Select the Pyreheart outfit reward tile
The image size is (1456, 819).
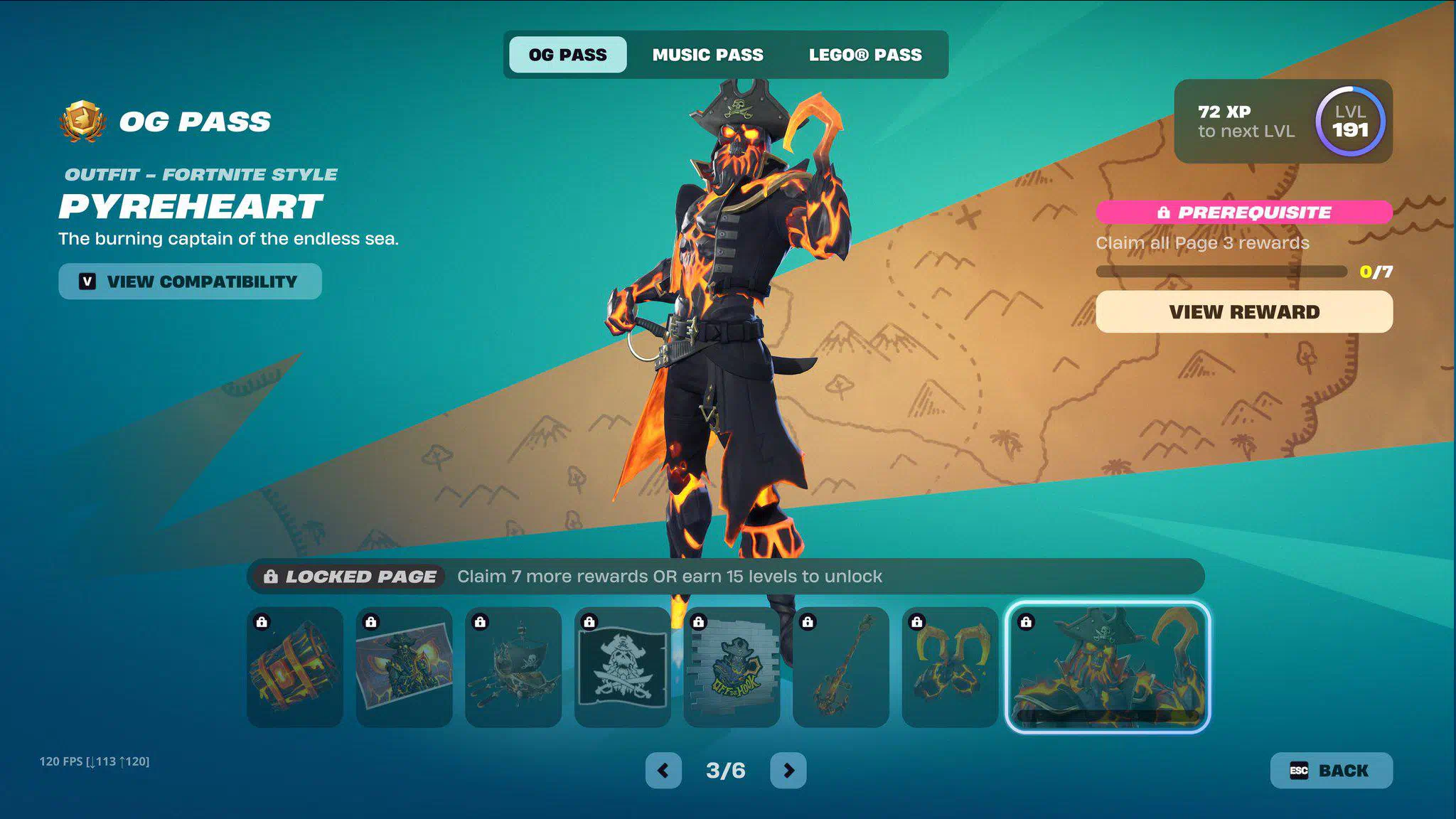pos(1107,667)
